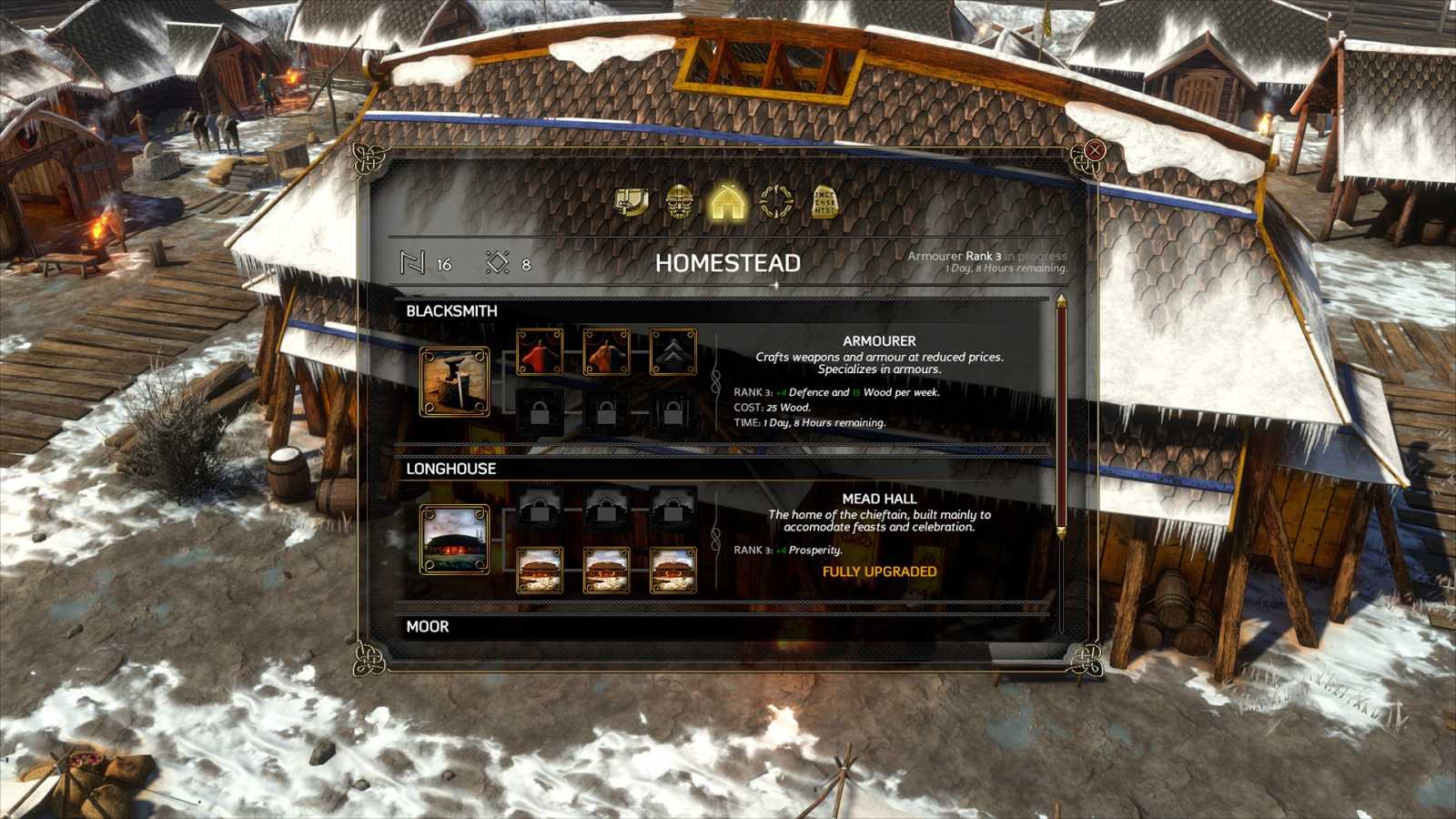Click a locked upgrade slot in the Blacksmith row

pos(539,411)
